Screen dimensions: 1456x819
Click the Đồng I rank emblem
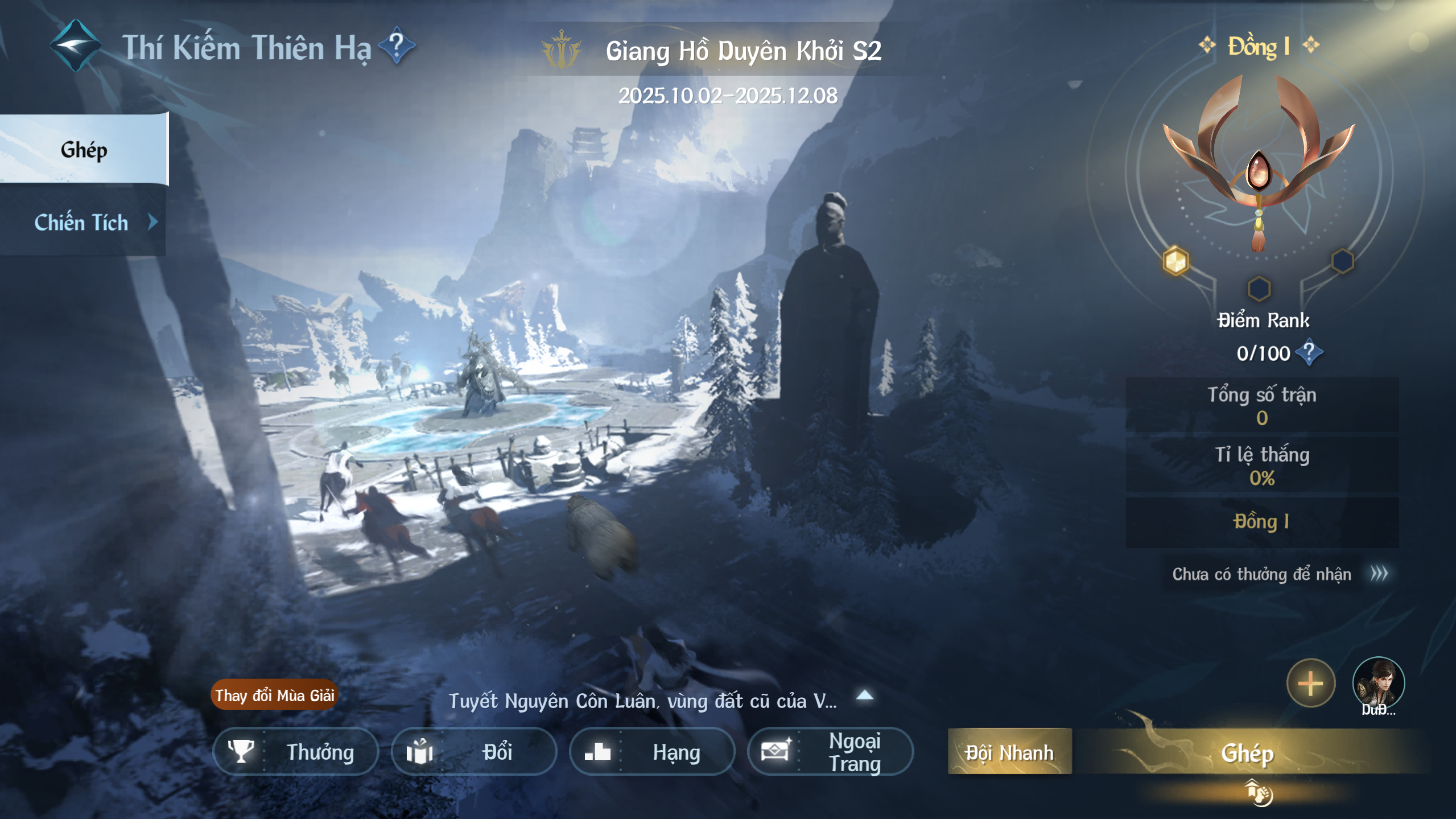click(x=1259, y=165)
